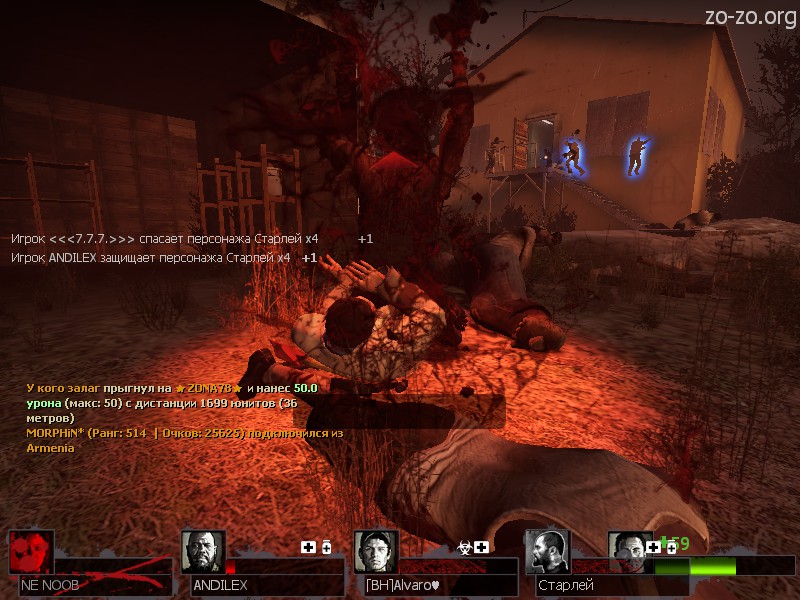The width and height of the screenshot is (800, 600).
Task: Choose the Старлей survivor portrait
Action: coord(547,552)
